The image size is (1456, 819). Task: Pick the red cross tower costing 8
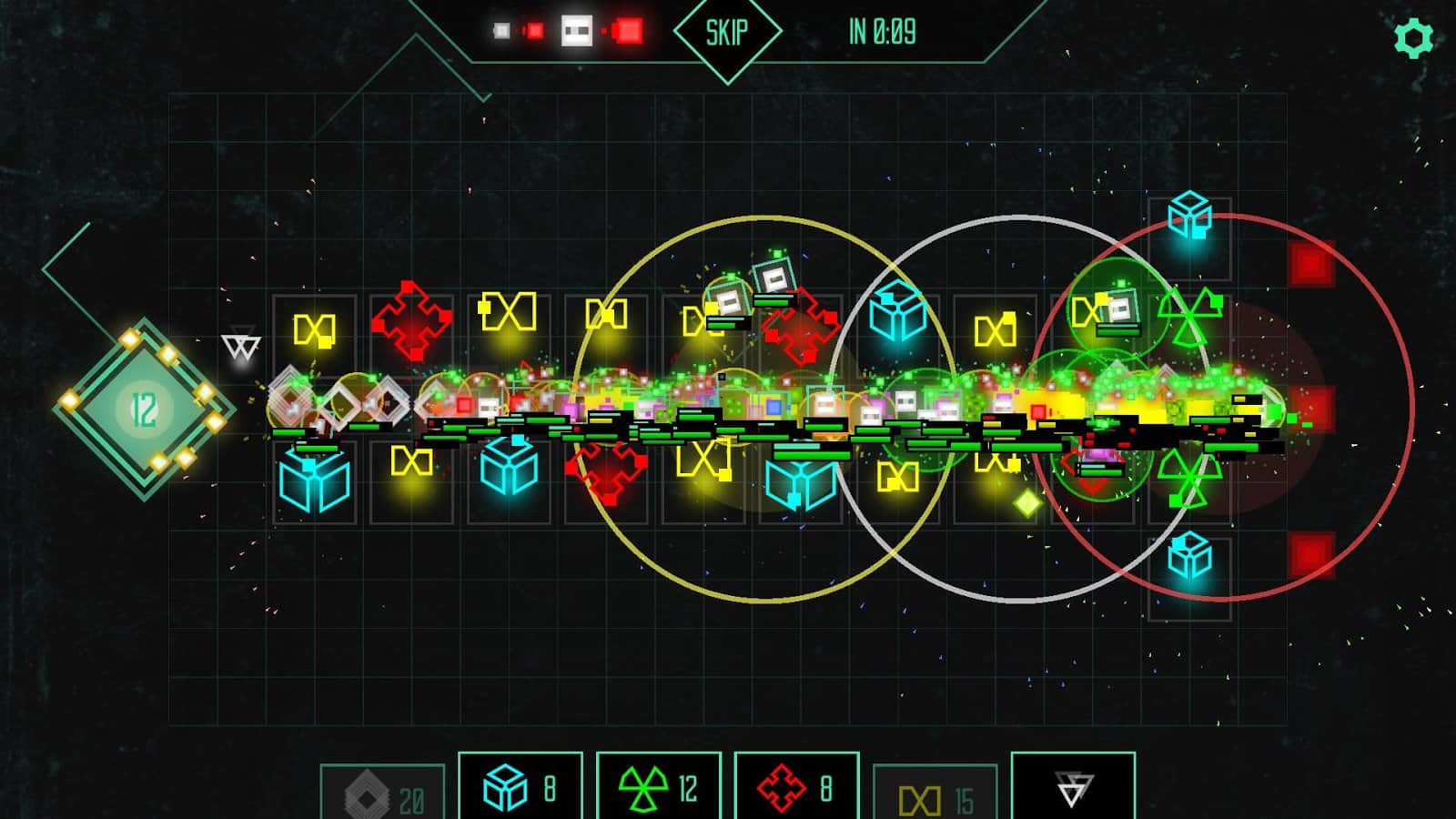tap(796, 786)
